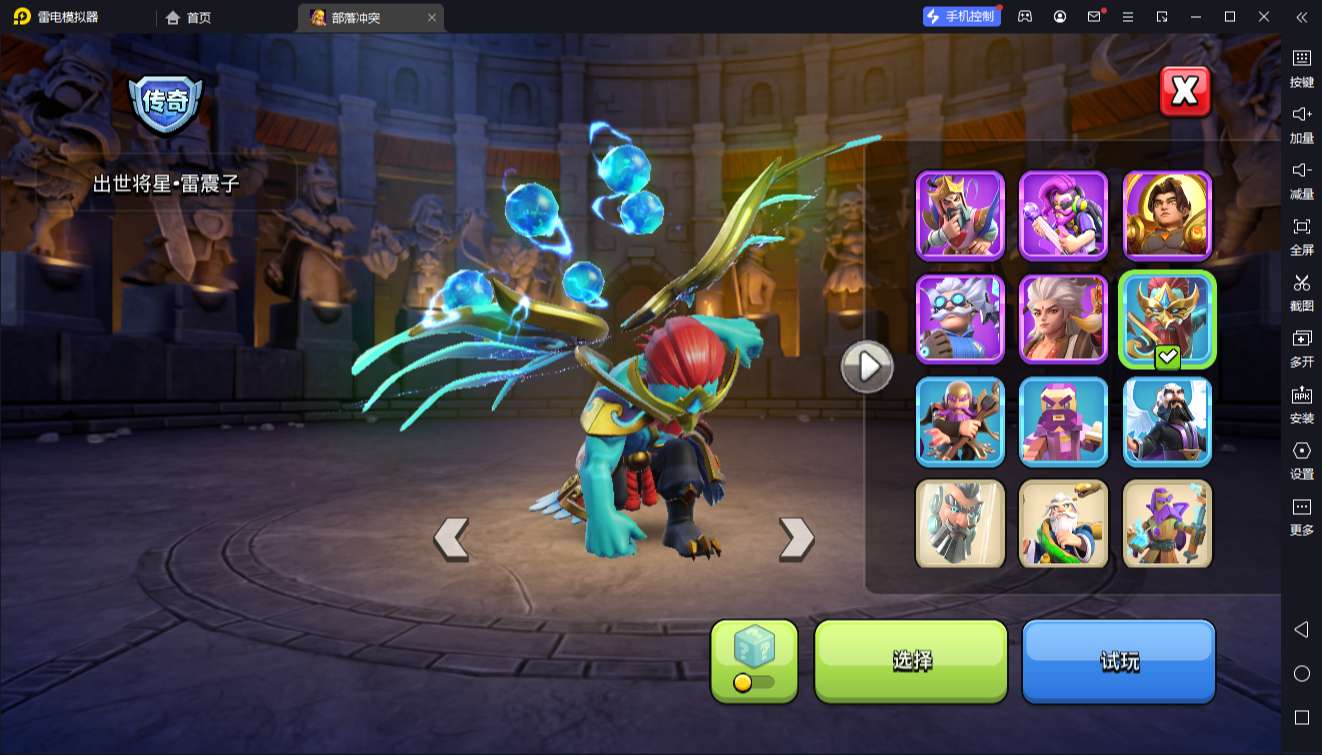Screen dimensions: 1322x755
Task: Select the winged dark-robed skin thumbnail
Action: tap(1167, 421)
